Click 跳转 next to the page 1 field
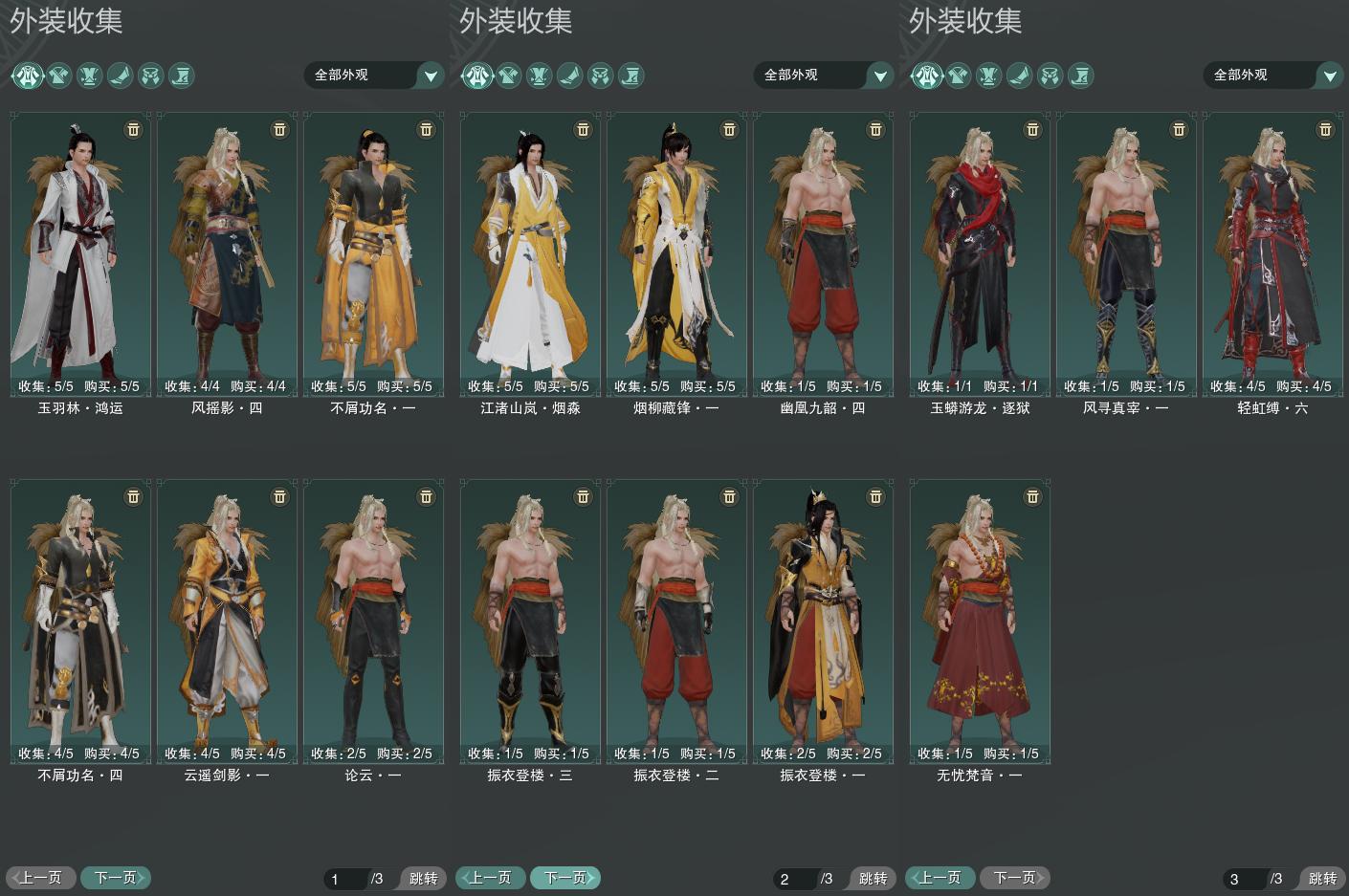 (x=423, y=879)
